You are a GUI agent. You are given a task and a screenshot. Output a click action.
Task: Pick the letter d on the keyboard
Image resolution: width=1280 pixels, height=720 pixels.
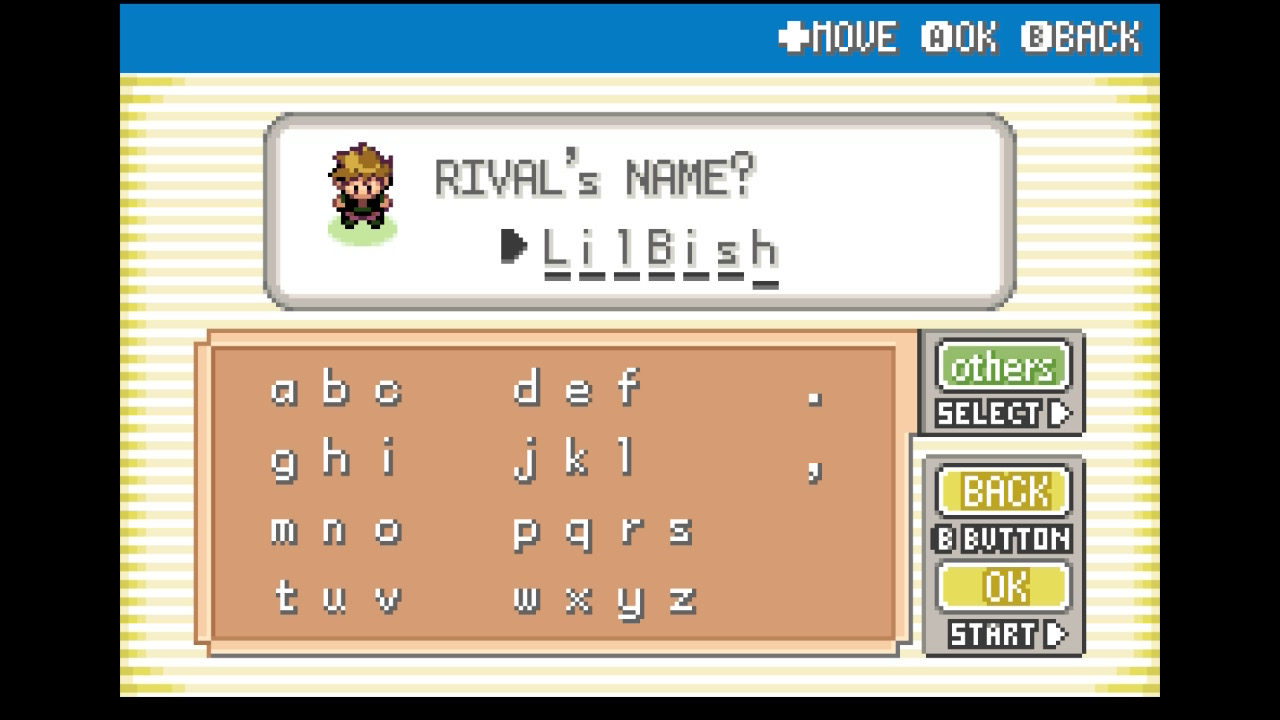pyautogui.click(x=525, y=387)
